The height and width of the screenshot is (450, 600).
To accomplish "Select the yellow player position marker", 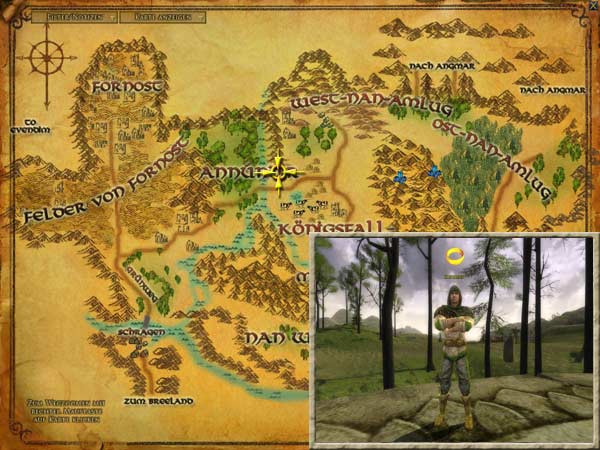I will click(x=278, y=174).
